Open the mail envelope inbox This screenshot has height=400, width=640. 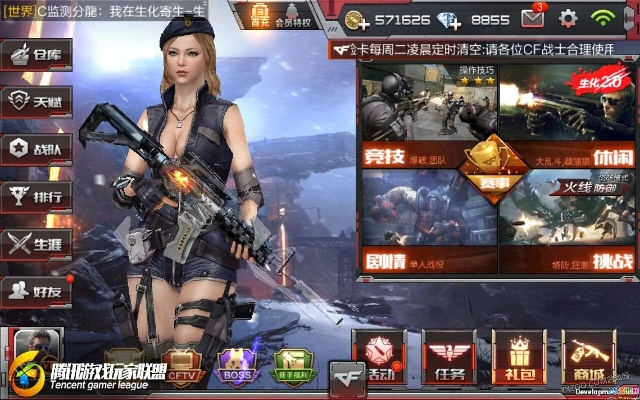pos(532,18)
